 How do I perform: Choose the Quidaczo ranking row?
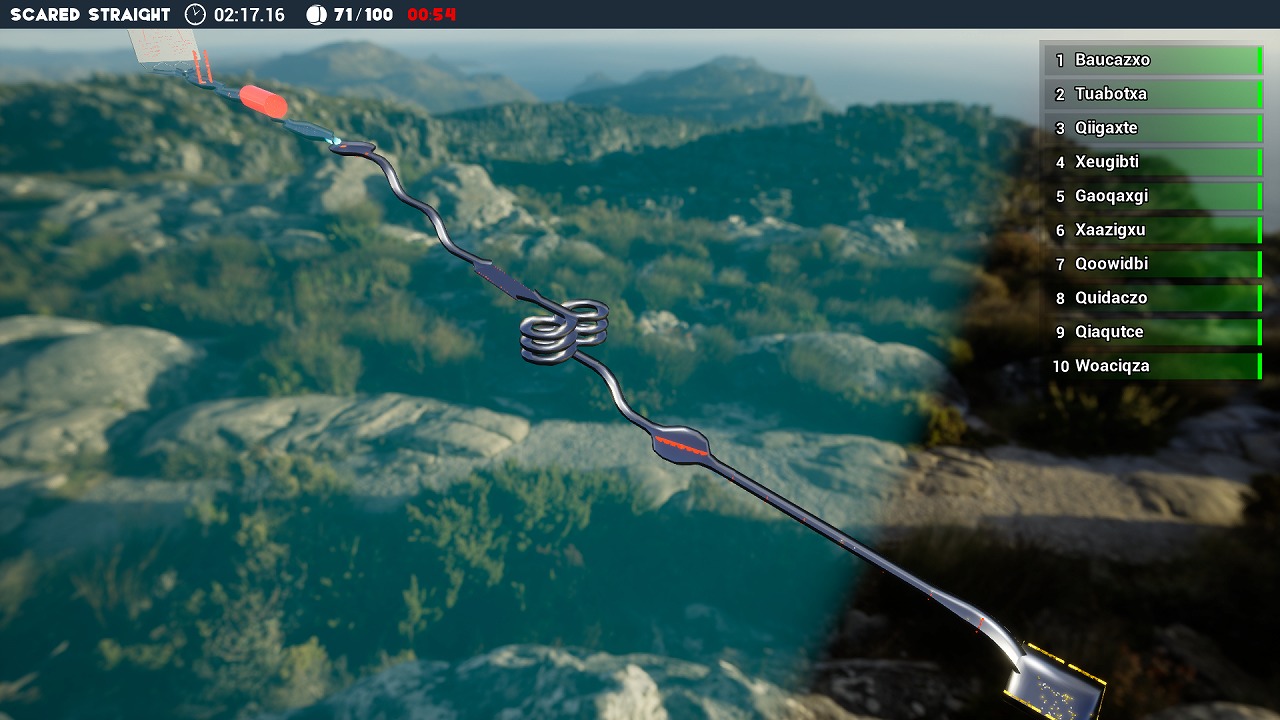(1152, 298)
